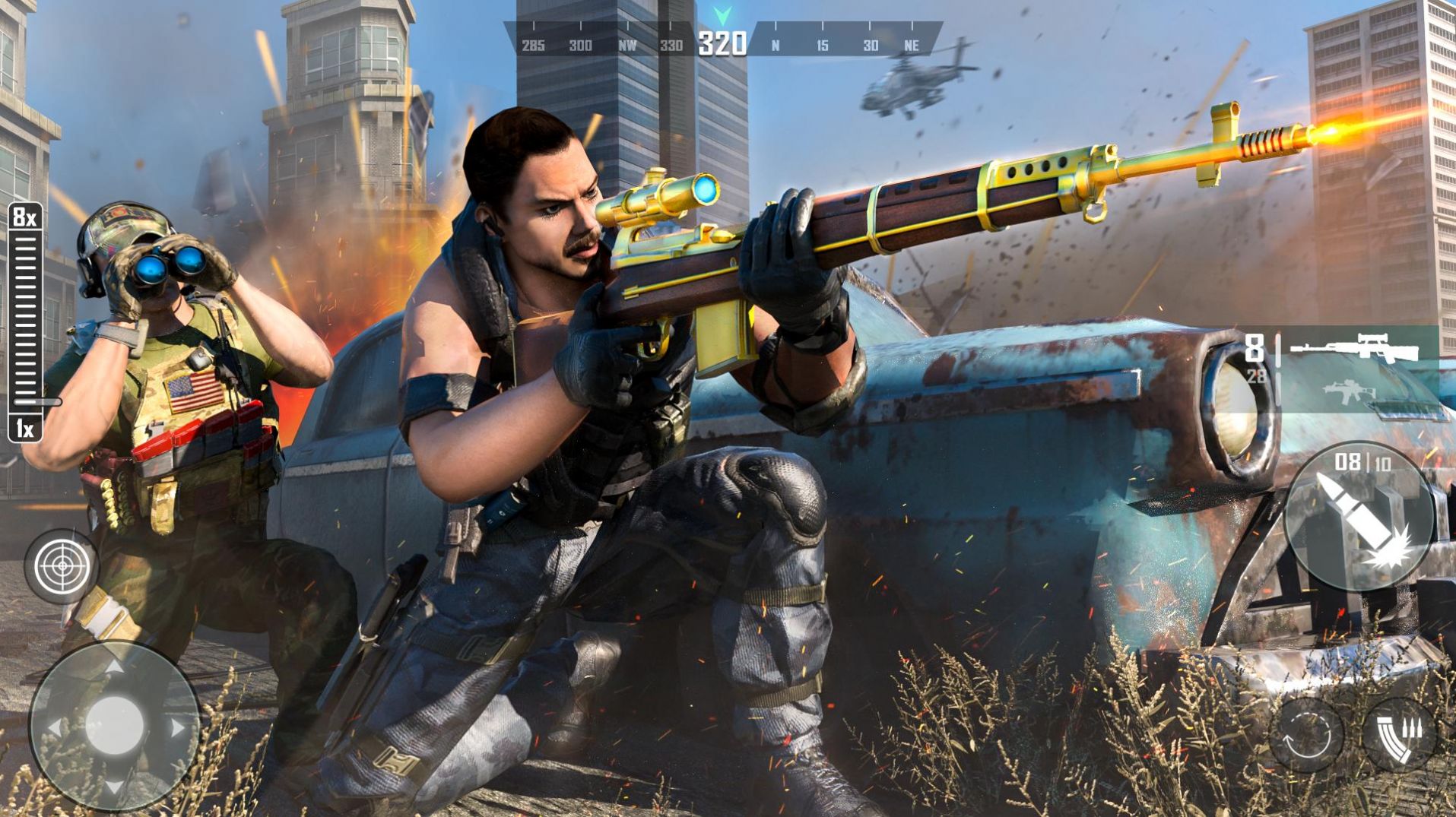Select the sniper rifle weapon slot
This screenshot has height=817, width=1456.
1355,350
